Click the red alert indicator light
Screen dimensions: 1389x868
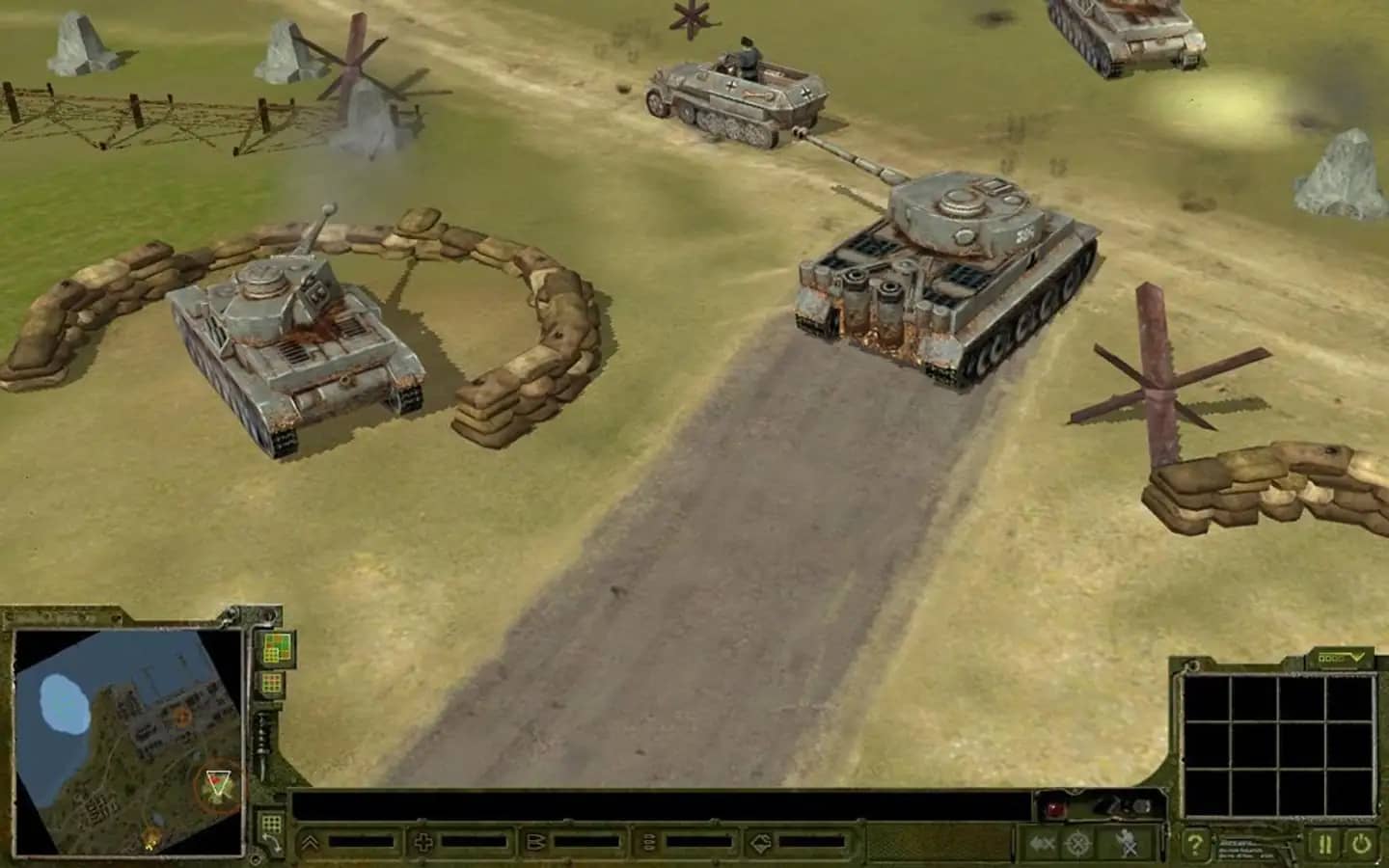(x=1054, y=808)
